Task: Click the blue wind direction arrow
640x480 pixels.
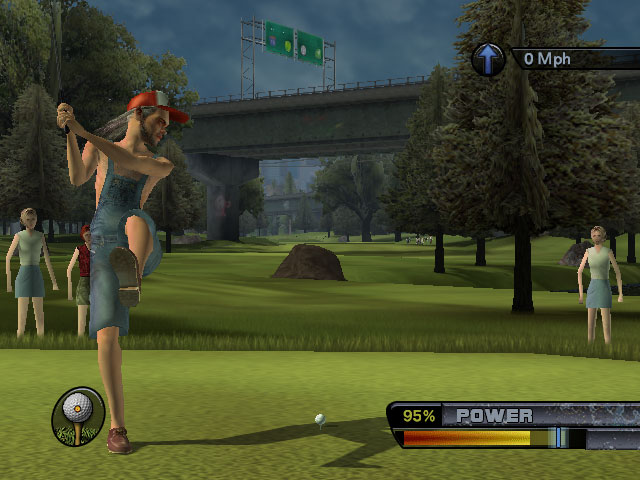Action: (x=489, y=58)
